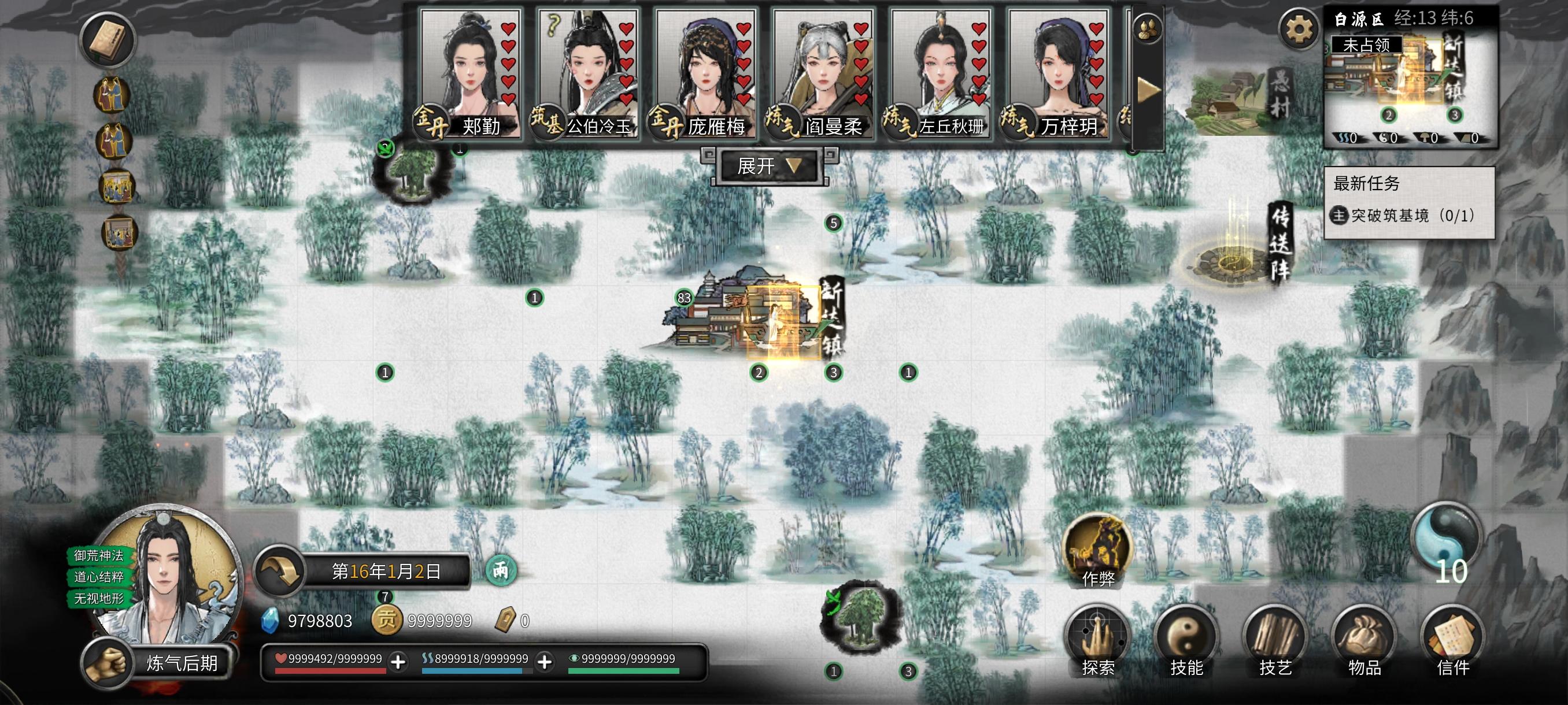The height and width of the screenshot is (705, 1568).
Task: Advance the day with the arrow button
Action: pyautogui.click(x=280, y=571)
